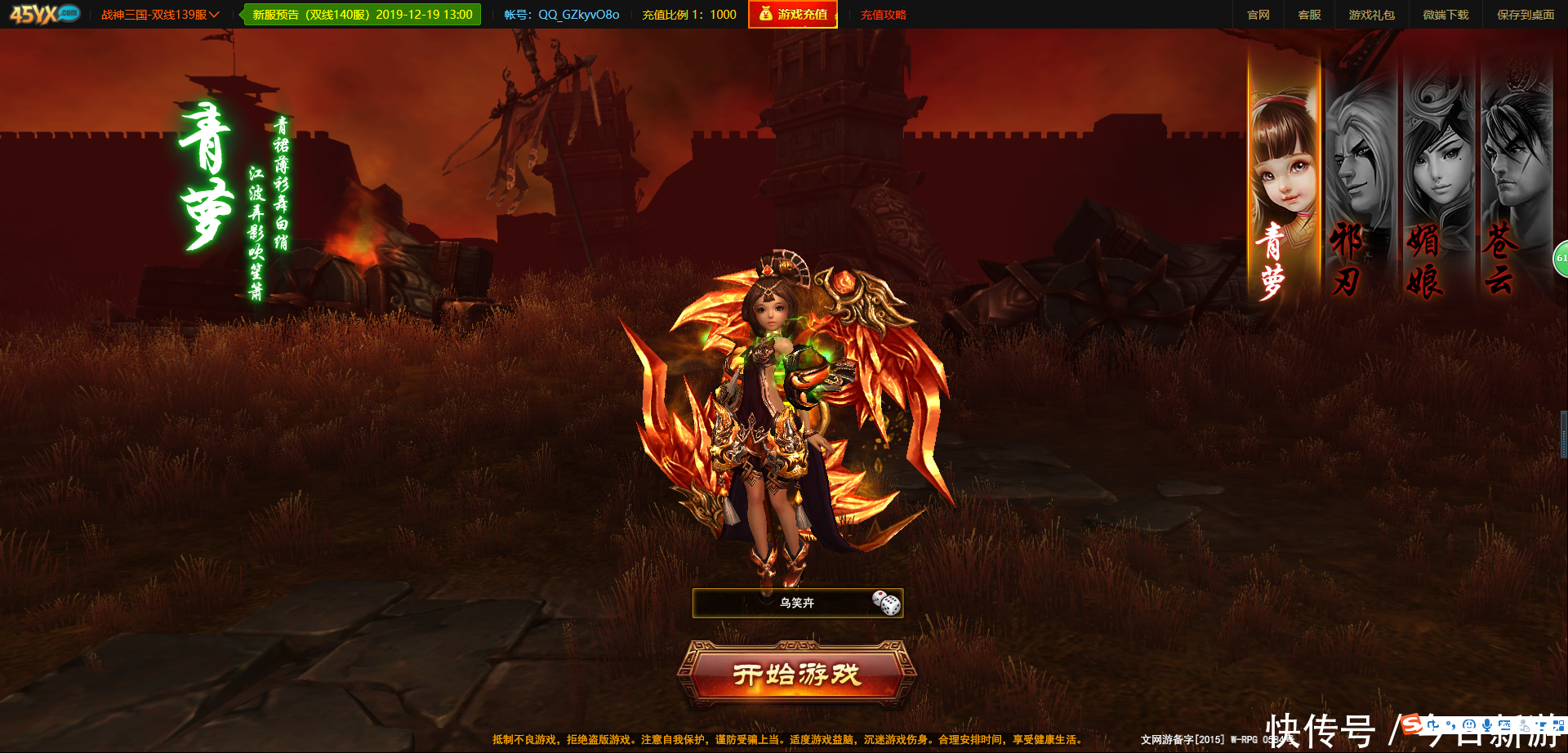Open the 游戏礼包 gift pack link
Screen dimensions: 1568x753
1371,15
